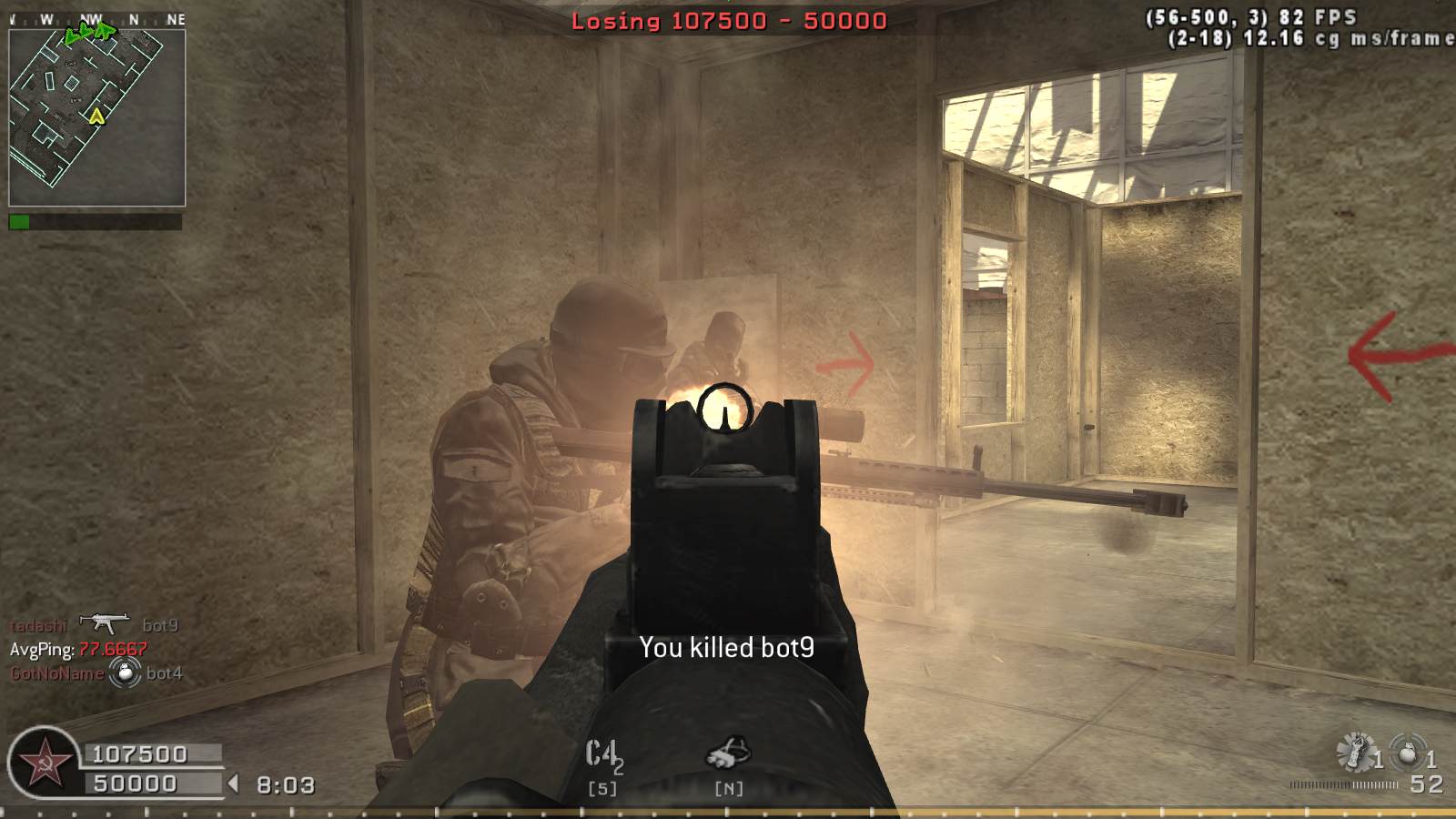Toggle the night vision goggles icon
Screen dimensions: 1456x819
pyautogui.click(x=728, y=753)
